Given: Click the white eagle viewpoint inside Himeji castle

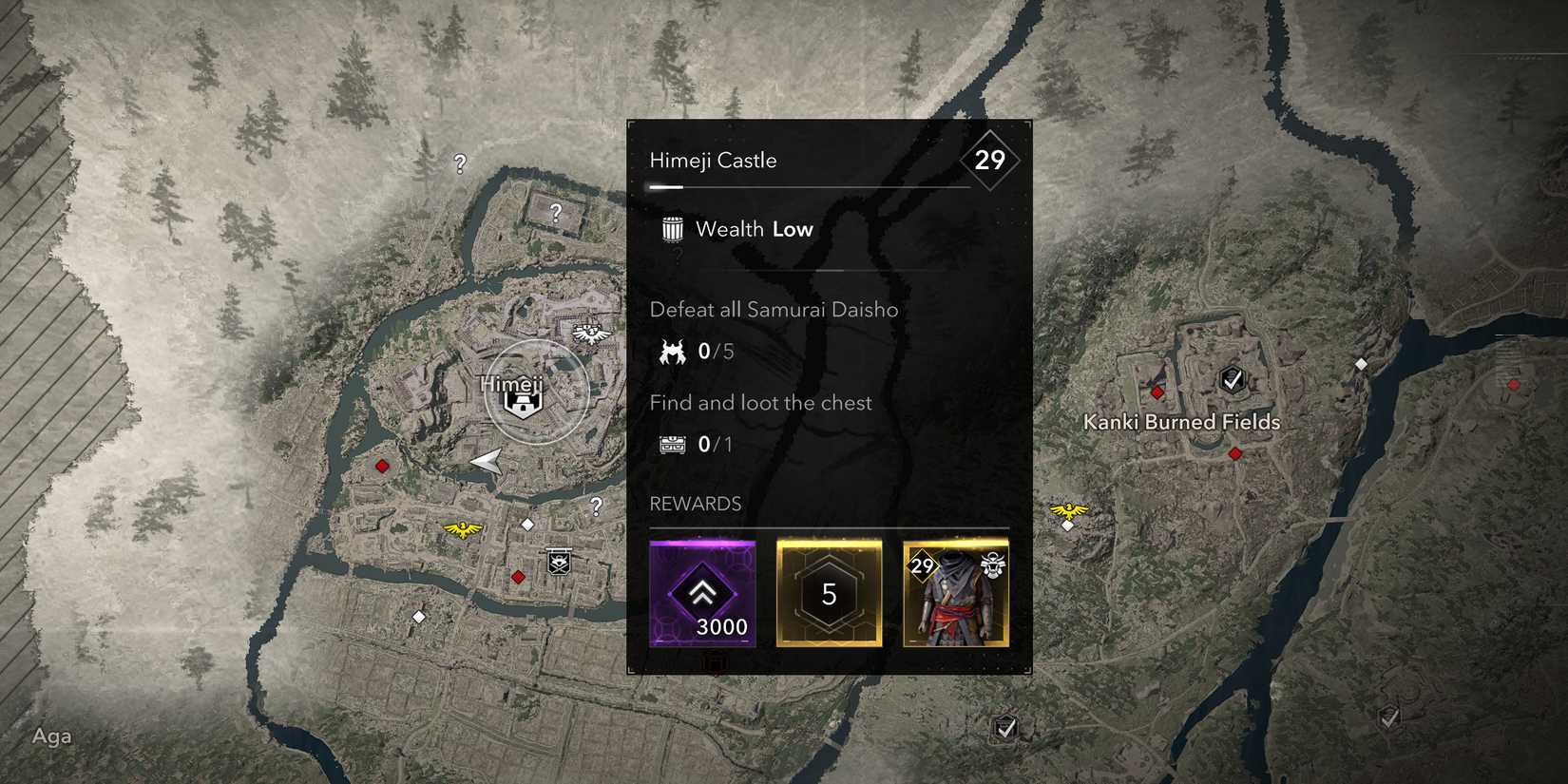Looking at the screenshot, I should (x=590, y=333).
